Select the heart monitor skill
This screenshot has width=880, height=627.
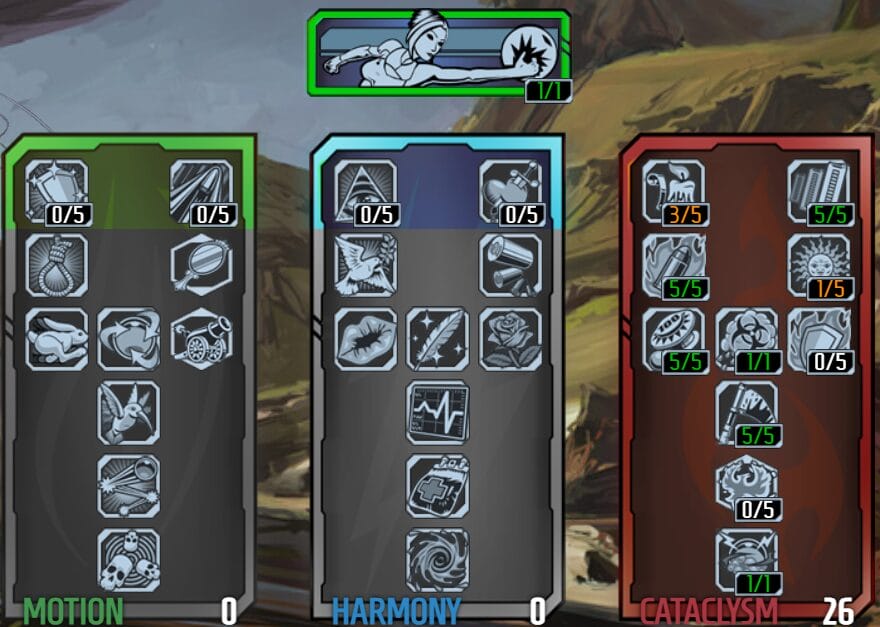click(x=437, y=411)
